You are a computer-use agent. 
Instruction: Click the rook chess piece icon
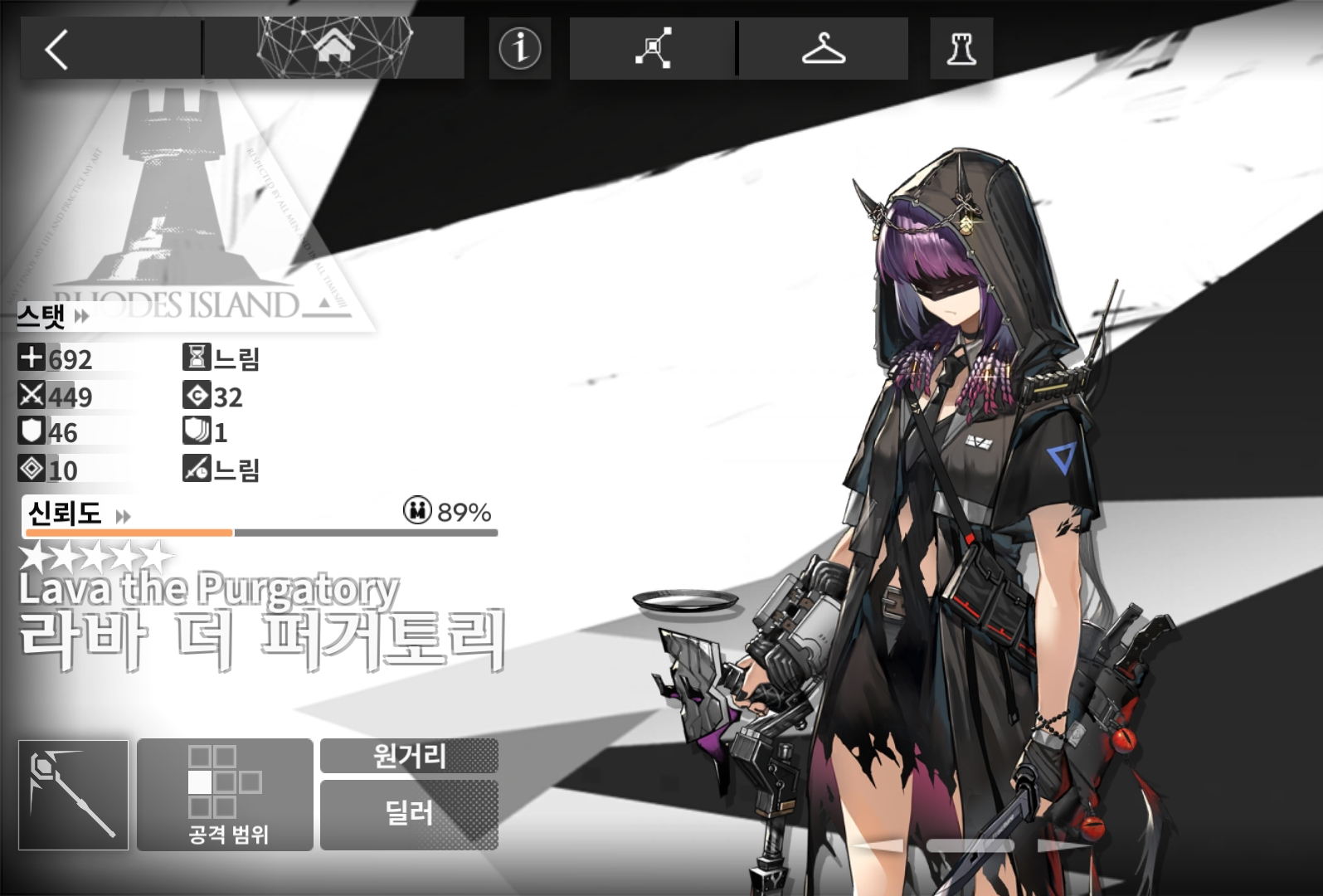pos(961,48)
